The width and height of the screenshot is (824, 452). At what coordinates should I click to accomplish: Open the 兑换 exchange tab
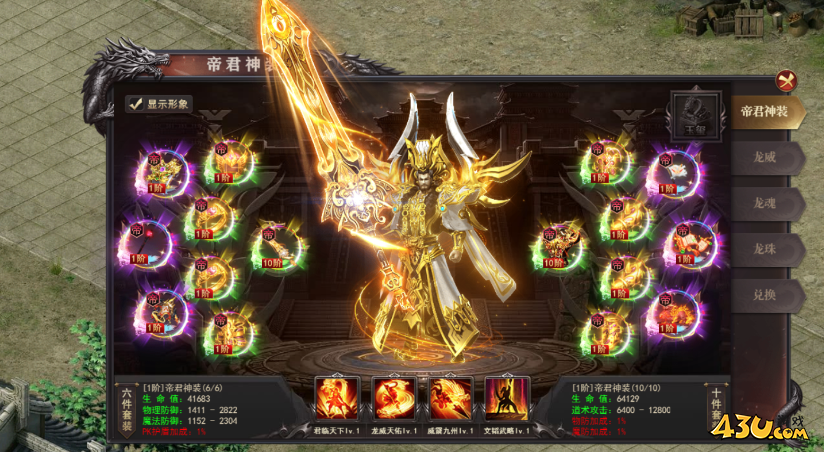pyautogui.click(x=763, y=295)
